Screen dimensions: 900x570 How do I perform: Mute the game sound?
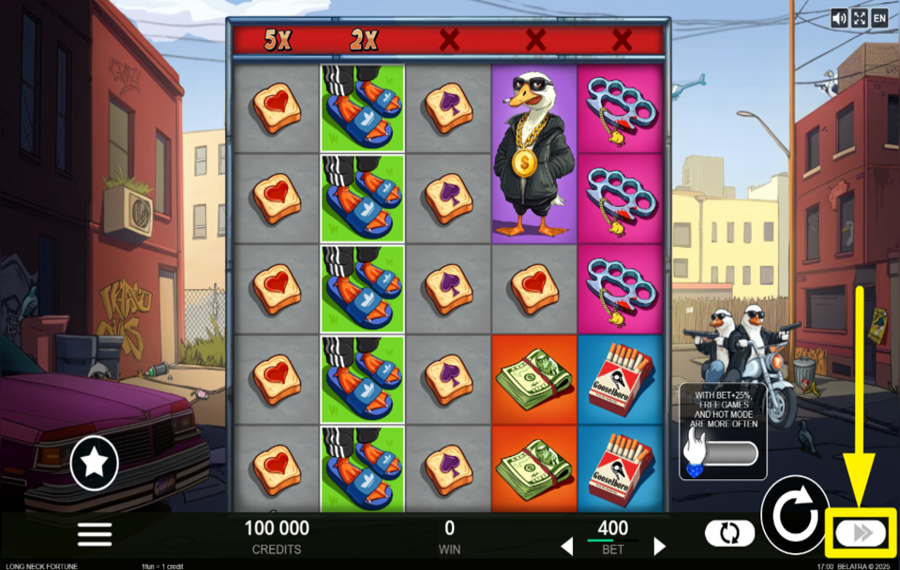point(839,18)
